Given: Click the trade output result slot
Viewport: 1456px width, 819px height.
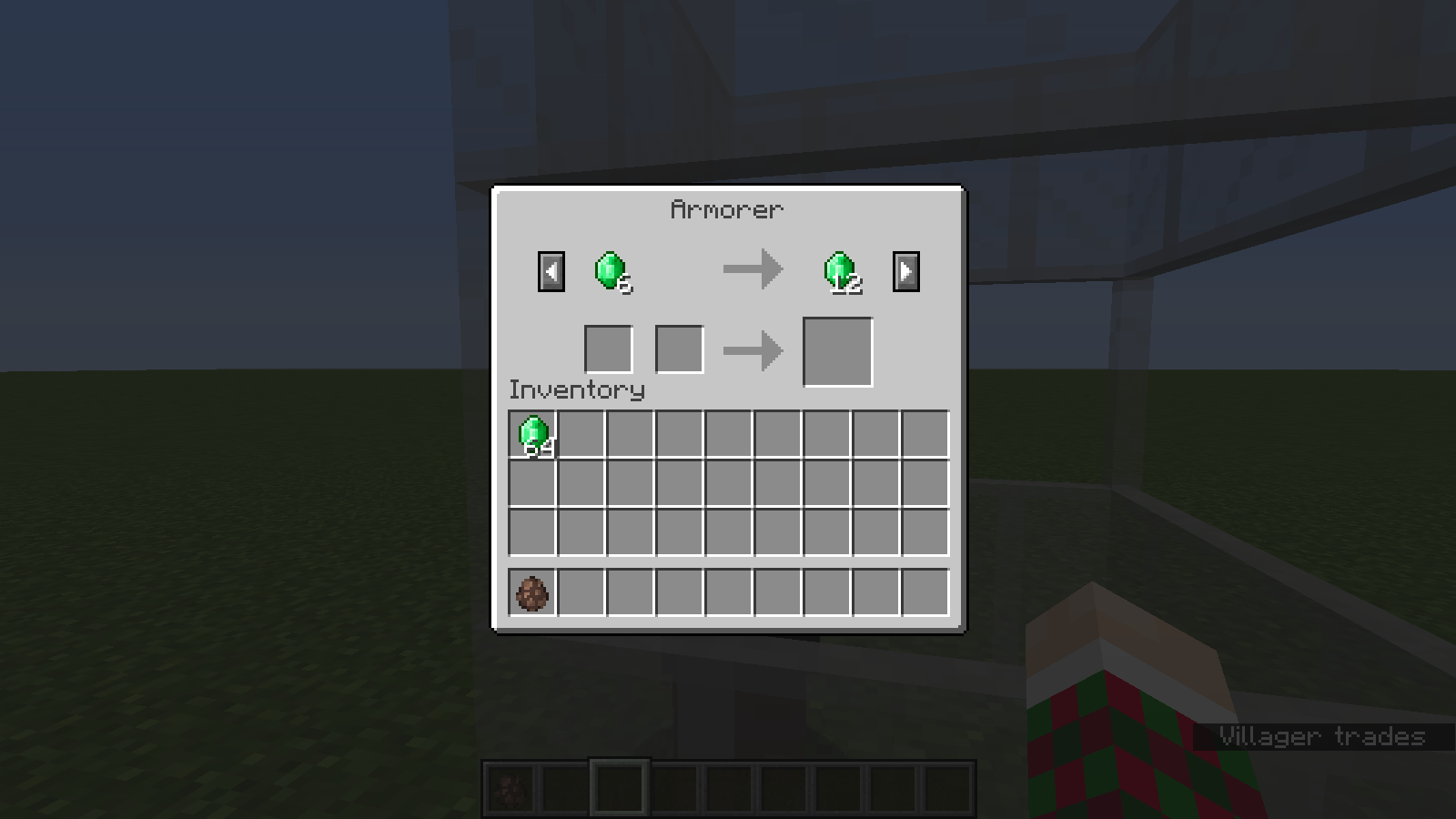Looking at the screenshot, I should (x=838, y=351).
